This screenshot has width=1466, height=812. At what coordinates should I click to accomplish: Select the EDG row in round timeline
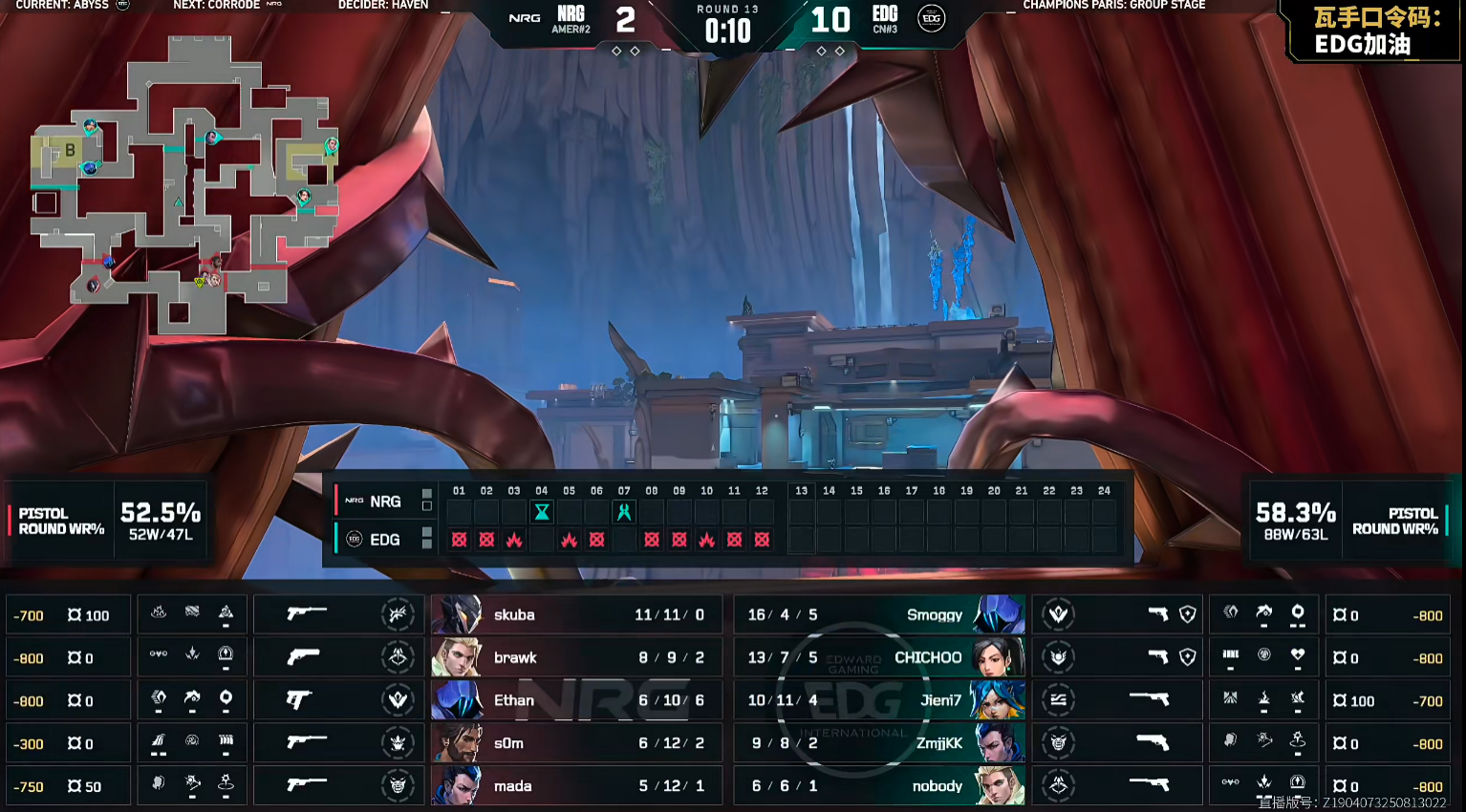(x=384, y=540)
